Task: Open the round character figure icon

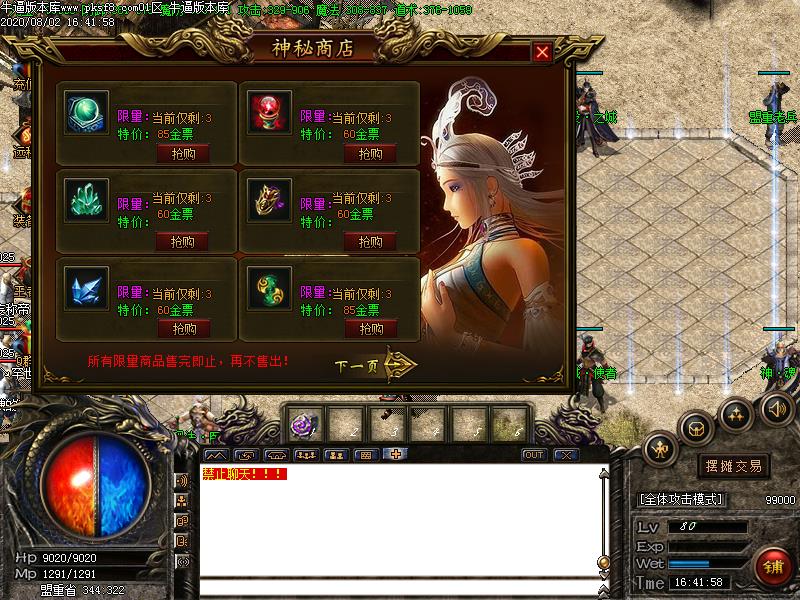Action: [661, 449]
